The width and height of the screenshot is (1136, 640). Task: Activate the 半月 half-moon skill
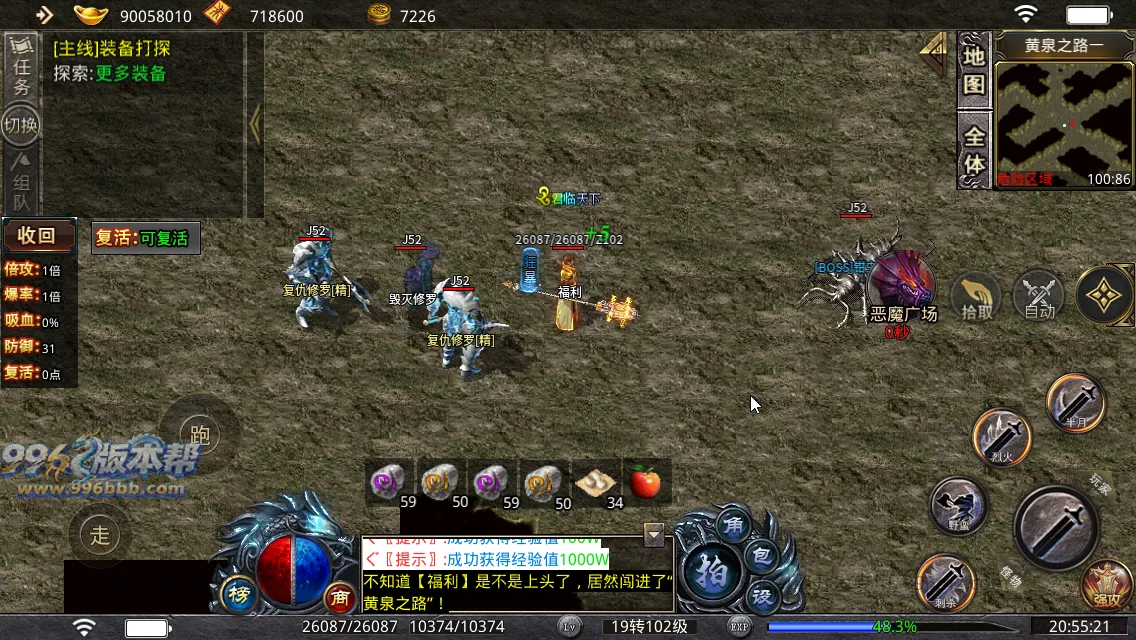click(x=1076, y=403)
